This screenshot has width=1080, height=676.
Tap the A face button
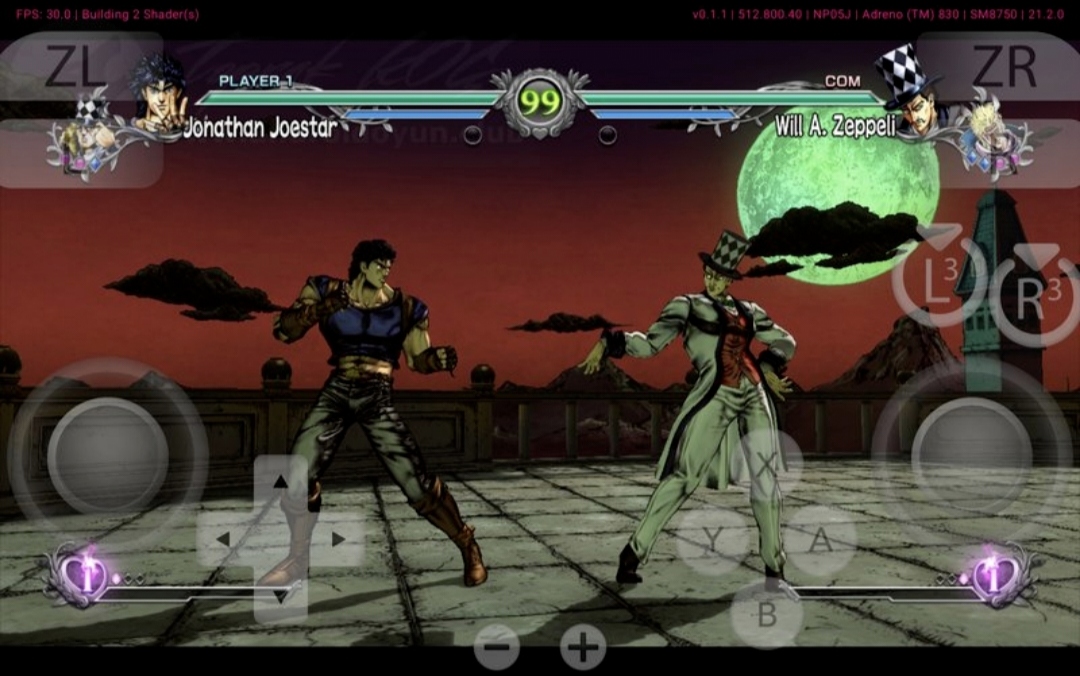820,540
